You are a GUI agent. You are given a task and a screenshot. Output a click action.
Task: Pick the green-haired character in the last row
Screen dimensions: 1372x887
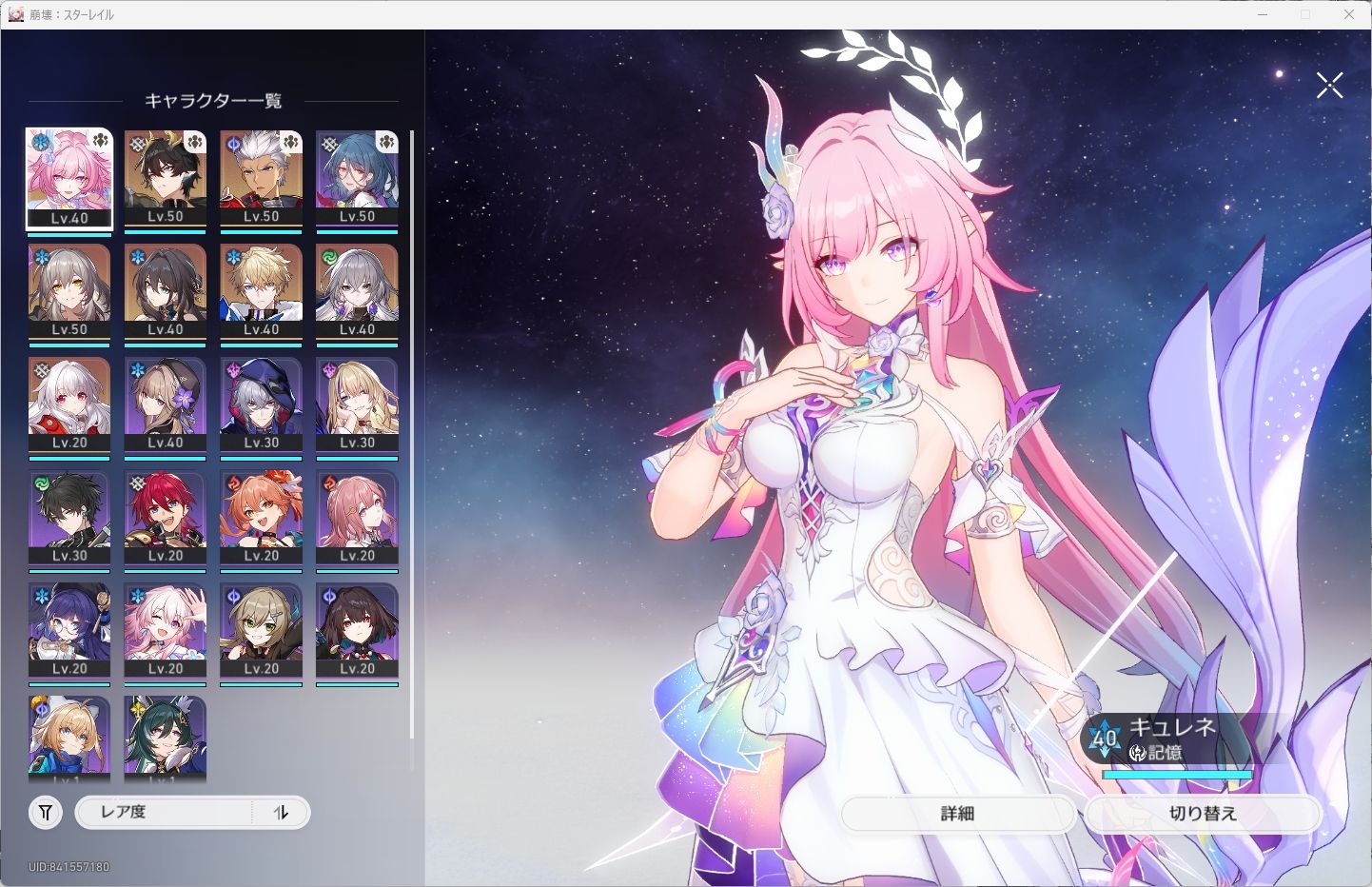click(x=166, y=738)
